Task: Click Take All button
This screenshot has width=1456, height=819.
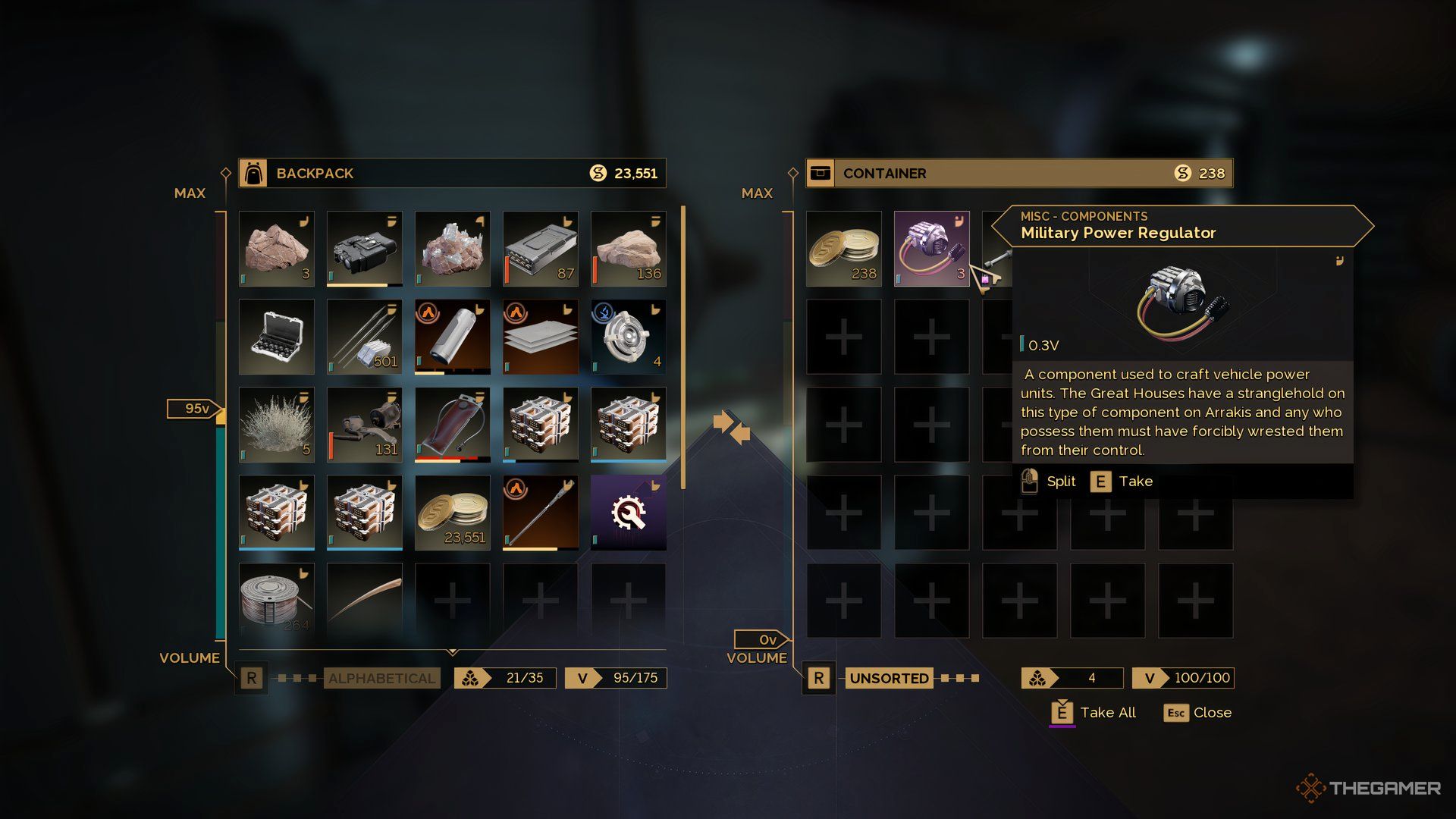Action: tap(1094, 713)
